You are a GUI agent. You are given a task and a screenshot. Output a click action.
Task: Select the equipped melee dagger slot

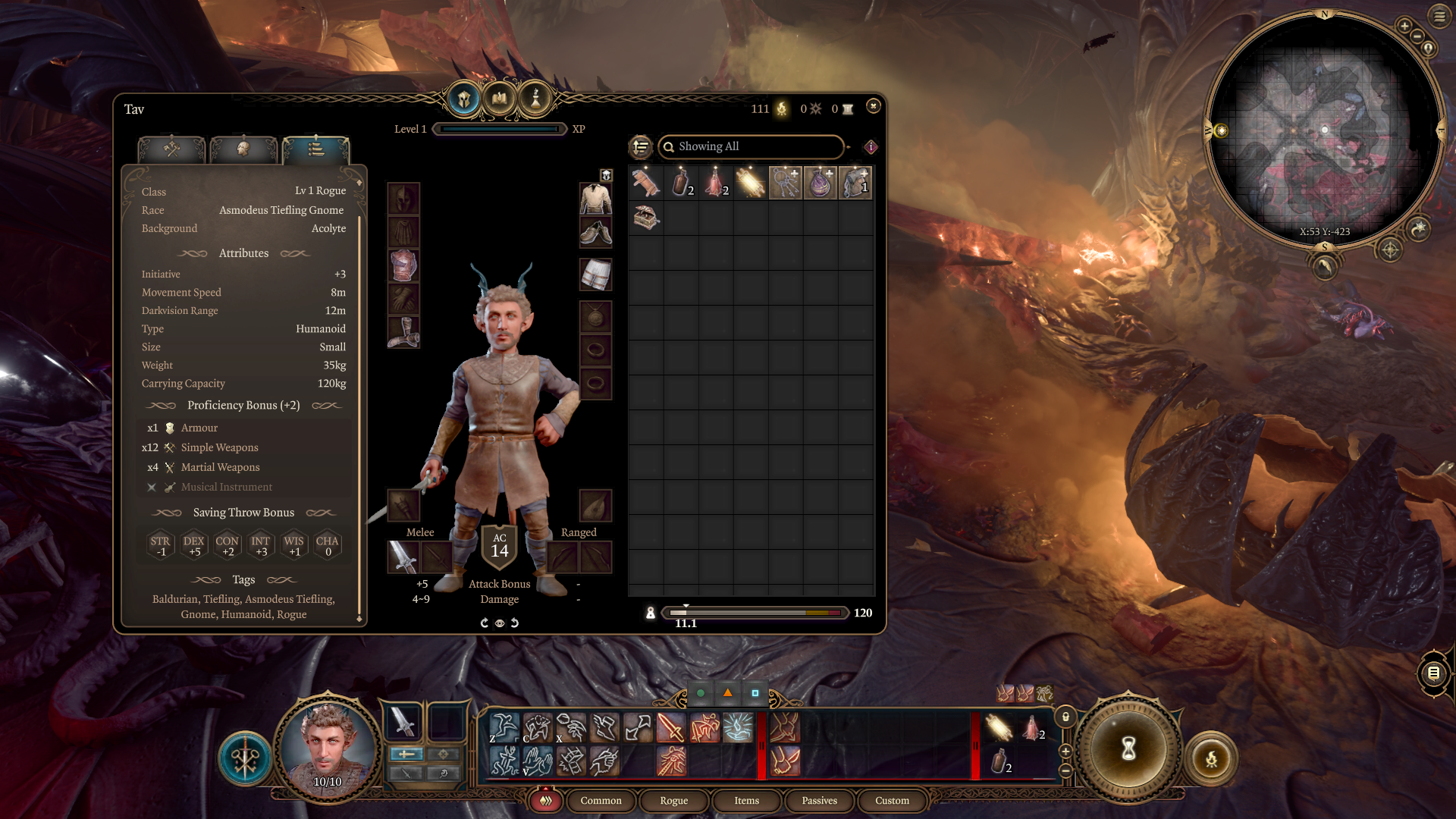(403, 557)
